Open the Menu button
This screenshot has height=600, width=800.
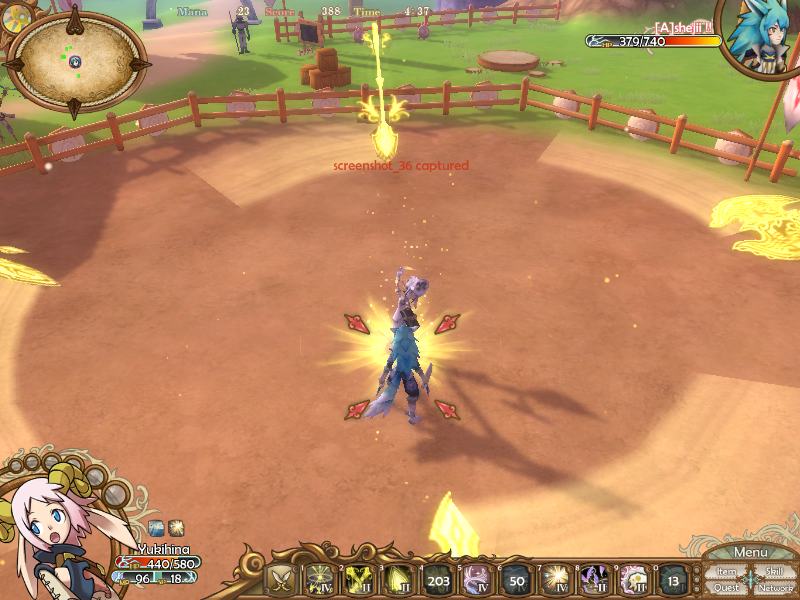click(750, 552)
